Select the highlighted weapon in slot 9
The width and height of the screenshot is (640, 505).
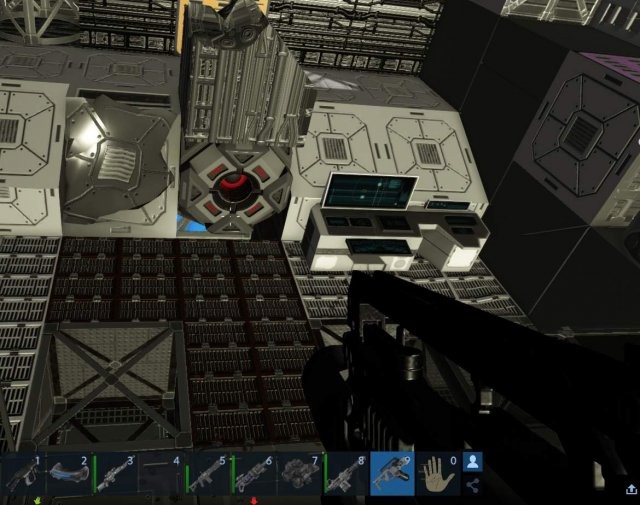[390, 474]
